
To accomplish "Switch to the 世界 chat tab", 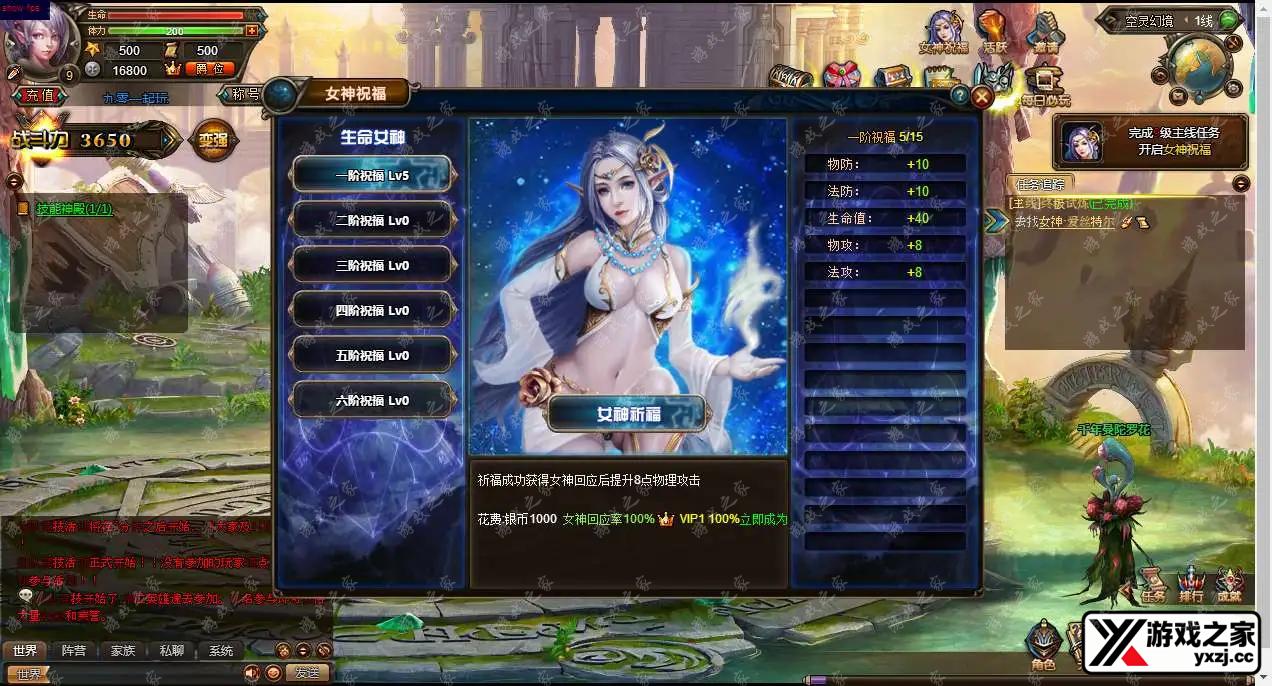I will click(x=25, y=650).
